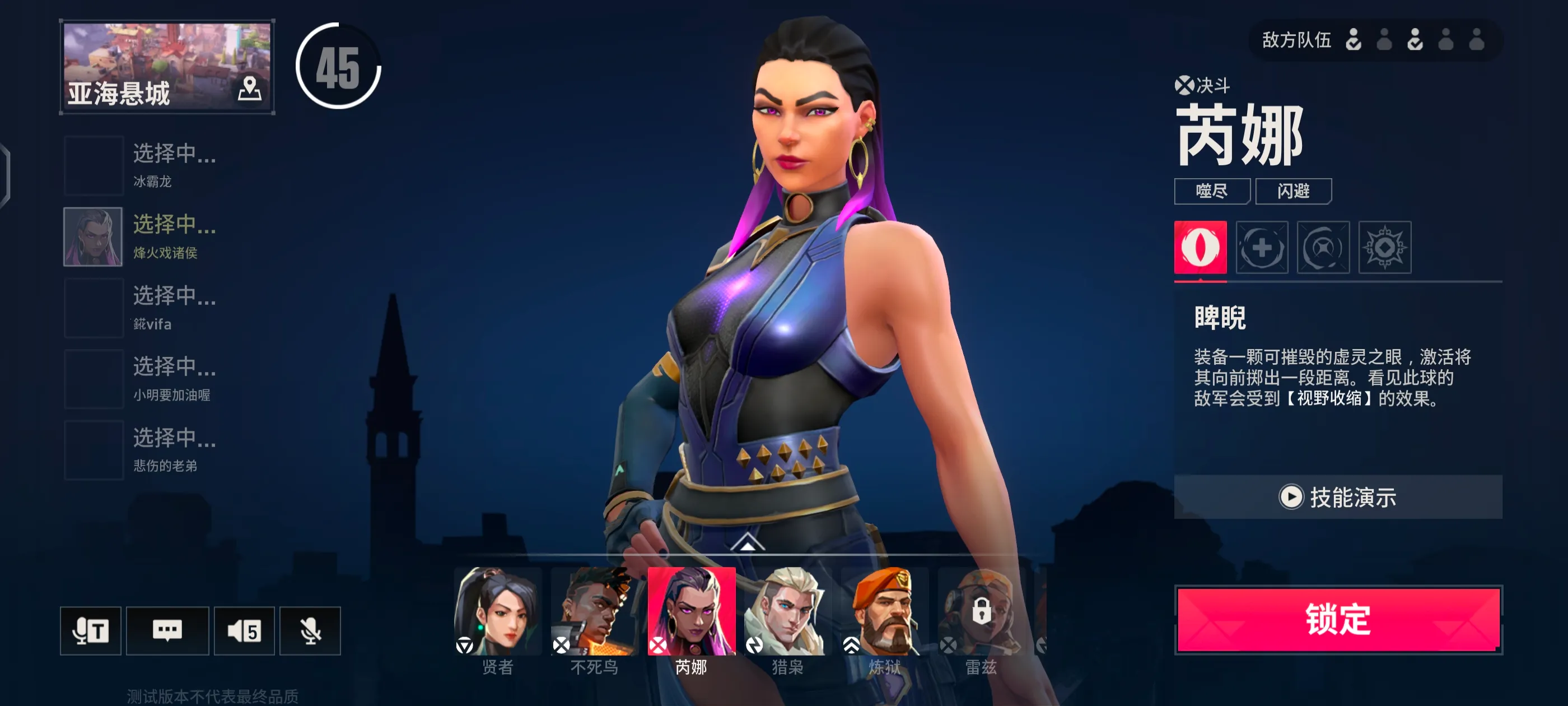Show the 睥睨 eye ability icon

click(x=1200, y=247)
